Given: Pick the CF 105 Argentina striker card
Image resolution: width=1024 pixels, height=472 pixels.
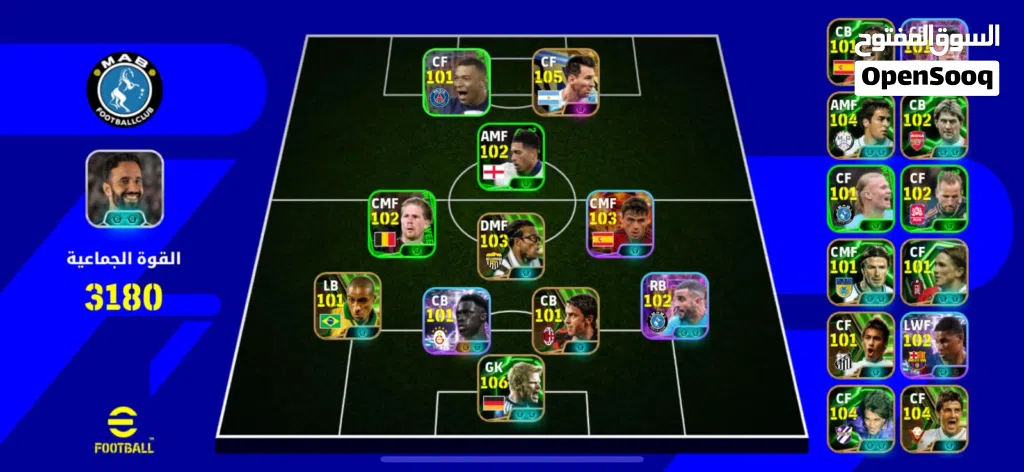Looking at the screenshot, I should (x=566, y=82).
